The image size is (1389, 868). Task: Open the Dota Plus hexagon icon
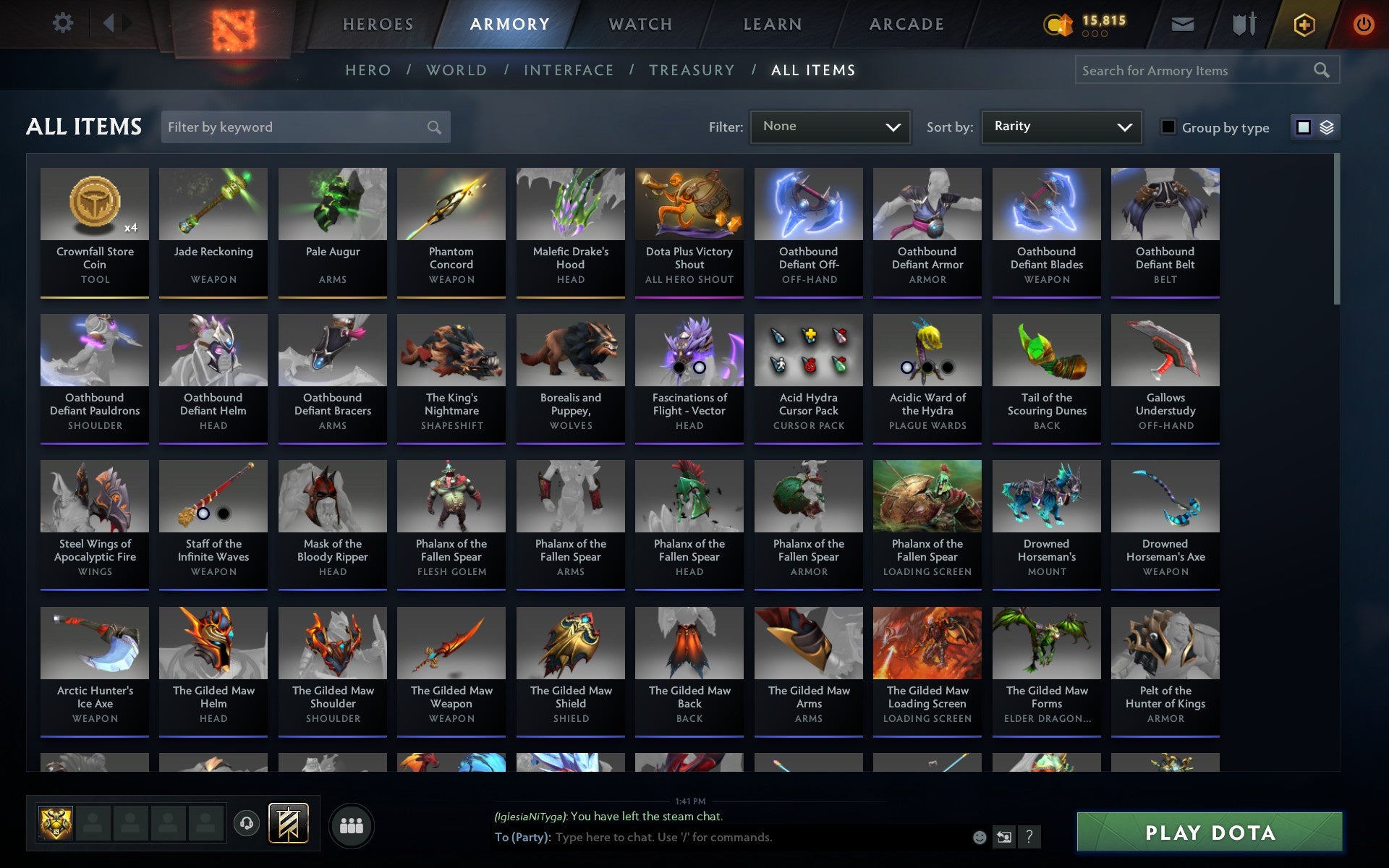pyautogui.click(x=1304, y=23)
